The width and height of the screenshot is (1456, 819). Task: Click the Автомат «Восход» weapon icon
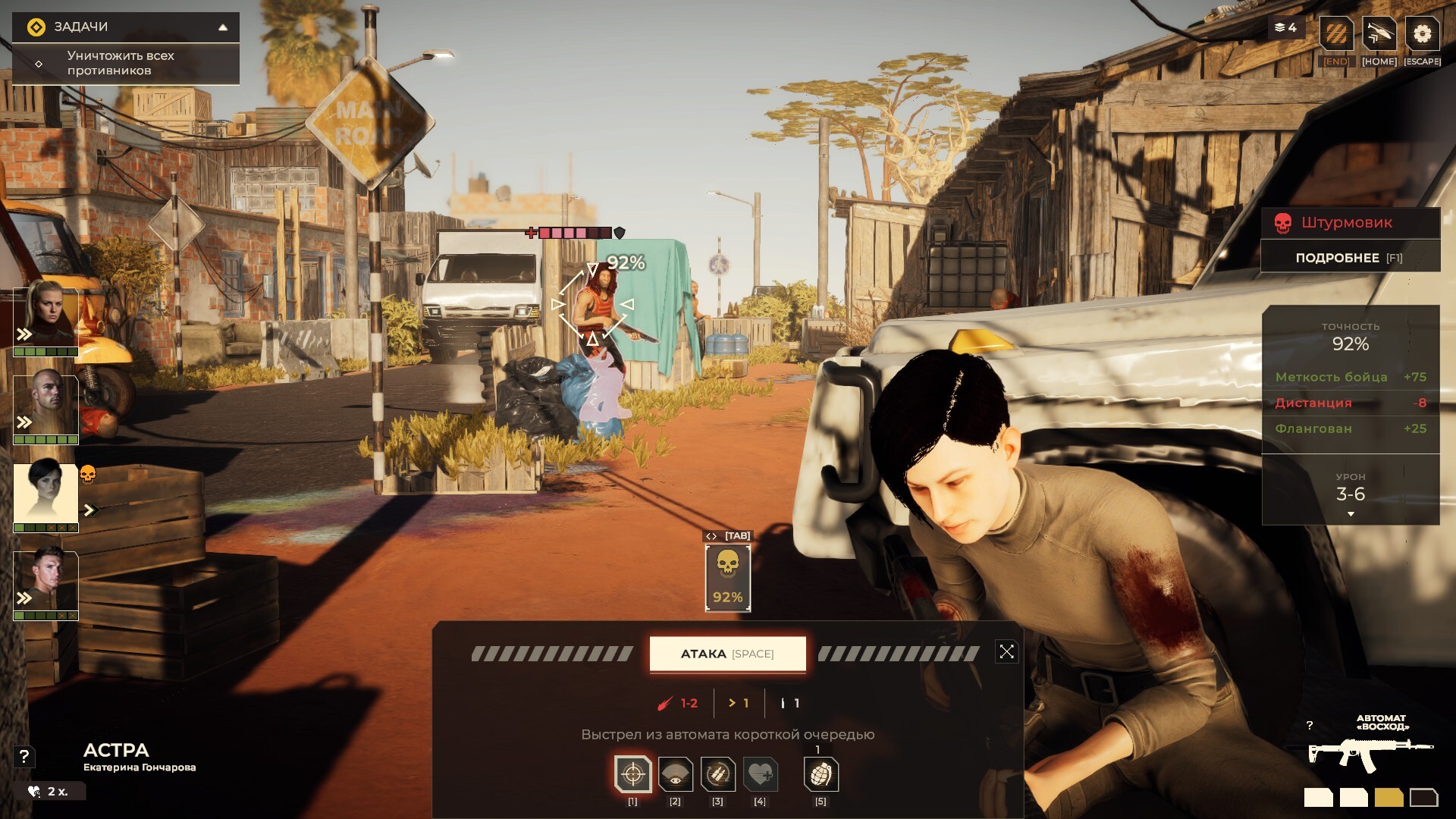point(1370,752)
